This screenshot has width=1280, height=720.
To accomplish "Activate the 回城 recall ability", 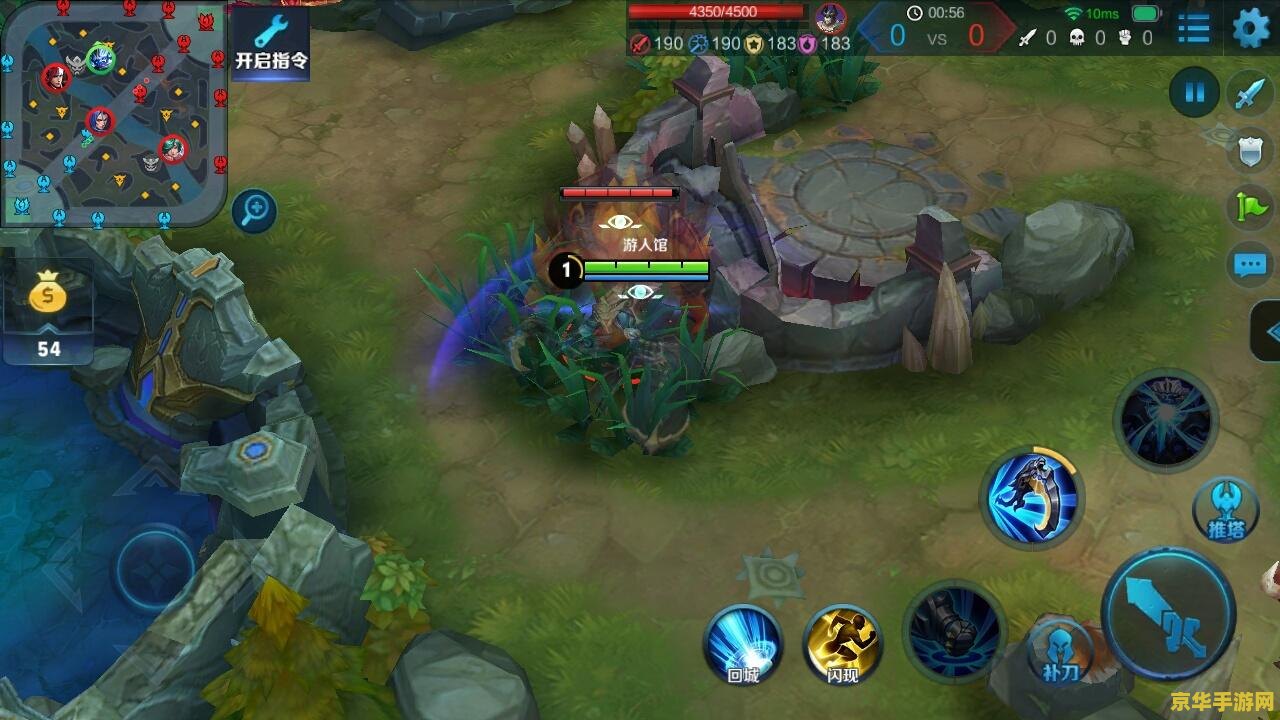I will (743, 643).
